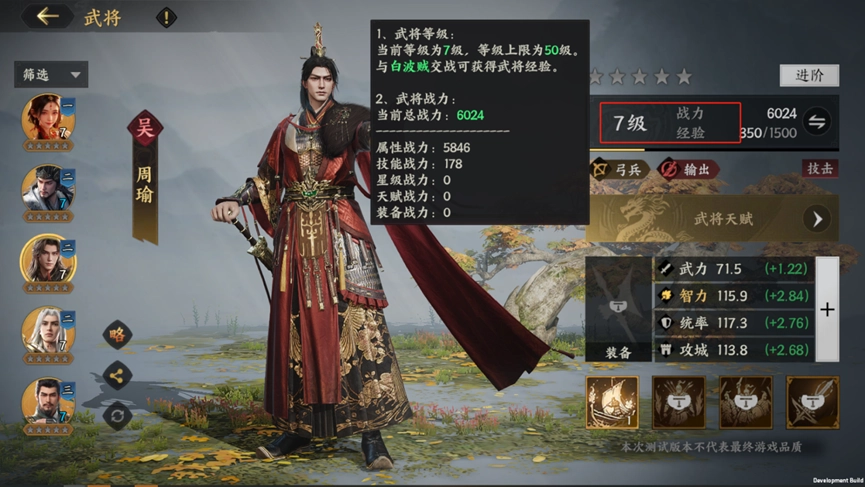Select the white-haired general portrait
Screen dimensions: 865x487
47,330
